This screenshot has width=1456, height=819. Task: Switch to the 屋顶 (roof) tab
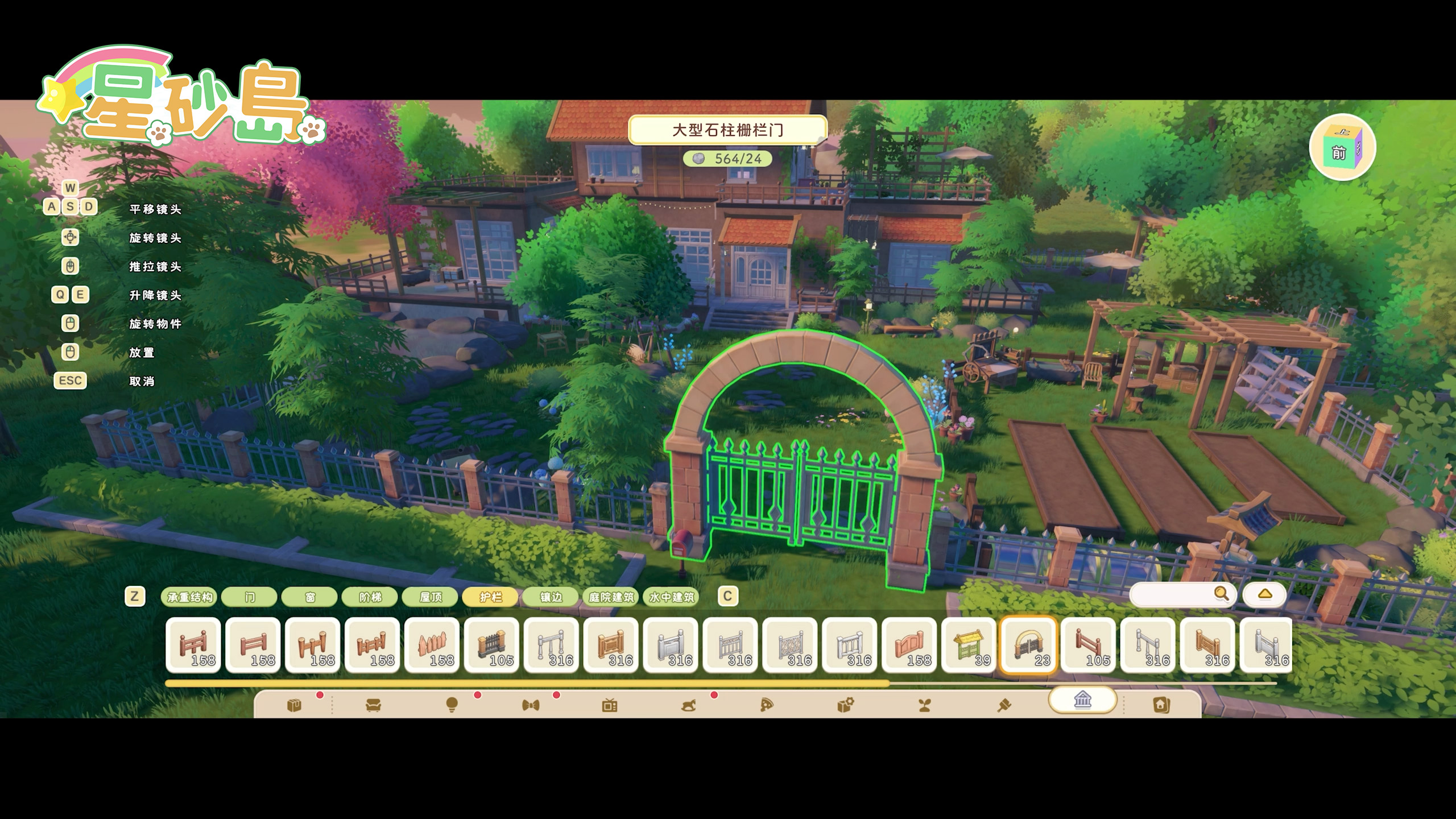coord(431,597)
